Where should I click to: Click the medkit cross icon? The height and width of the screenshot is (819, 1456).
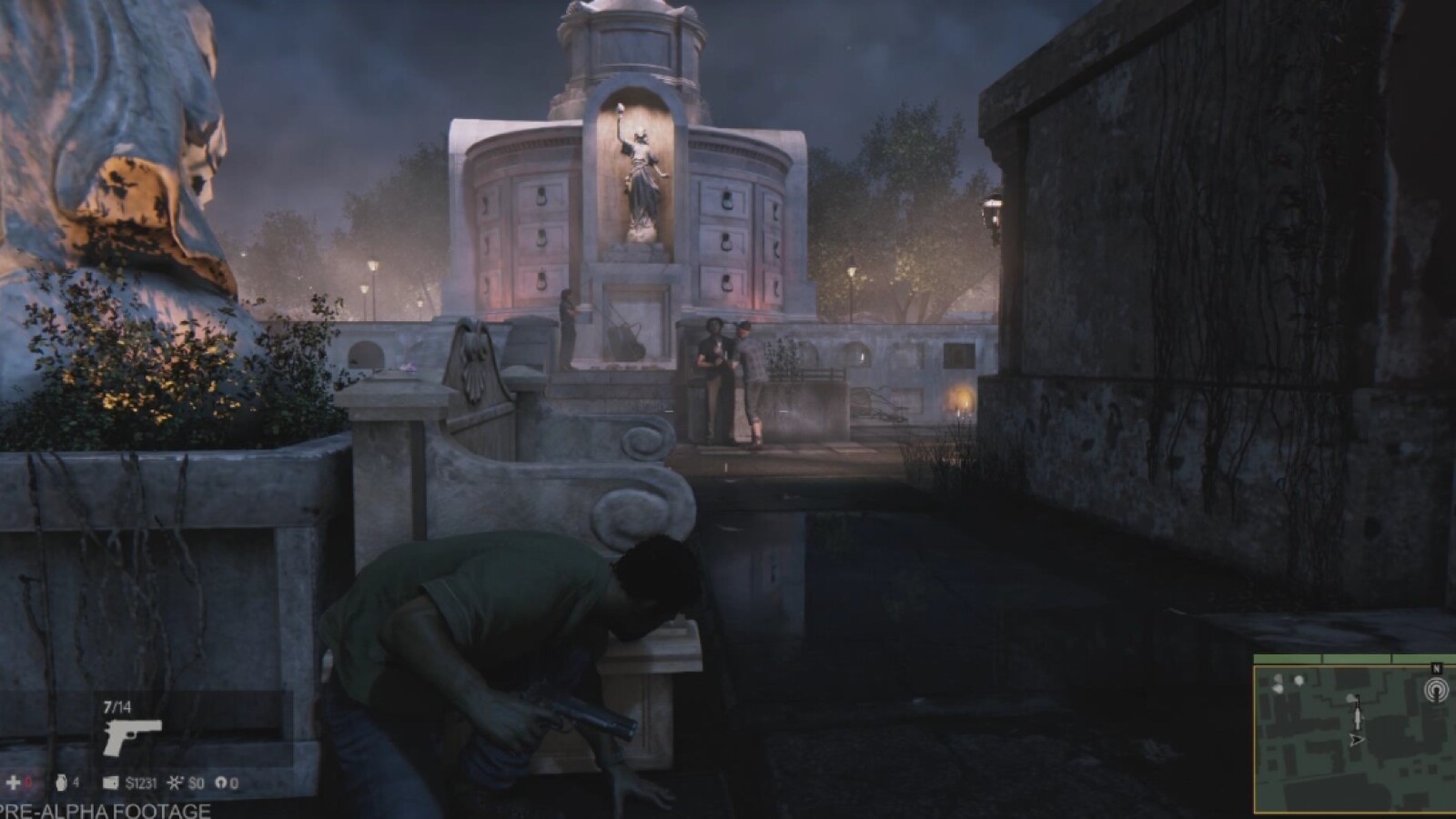(14, 783)
